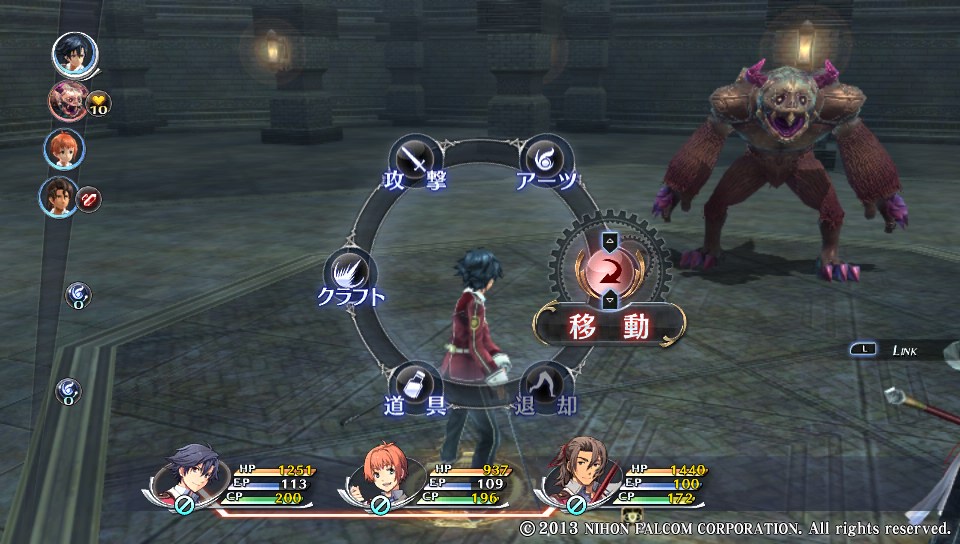
Task: Select the brown-haired character's turn-order portrait
Action: click(x=59, y=197)
